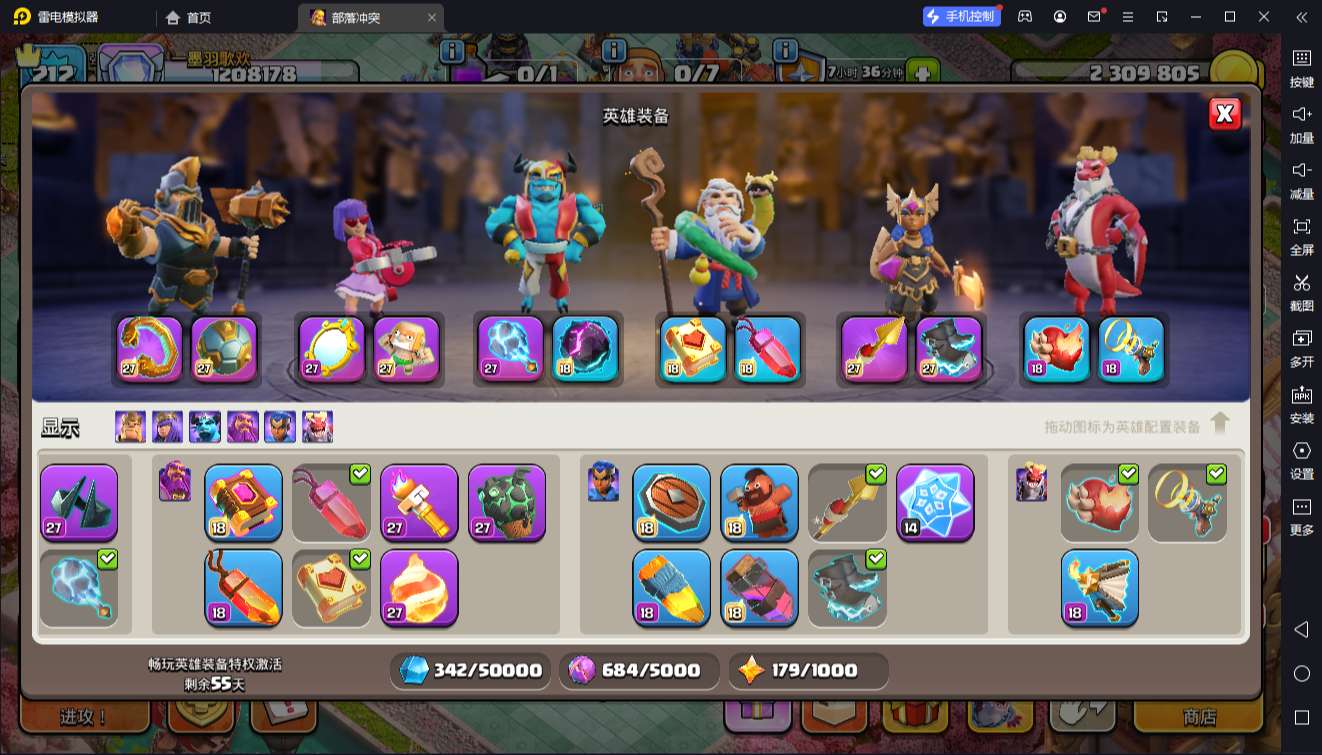
Task: Select the spiky boots in inventory
Action: coord(79,502)
